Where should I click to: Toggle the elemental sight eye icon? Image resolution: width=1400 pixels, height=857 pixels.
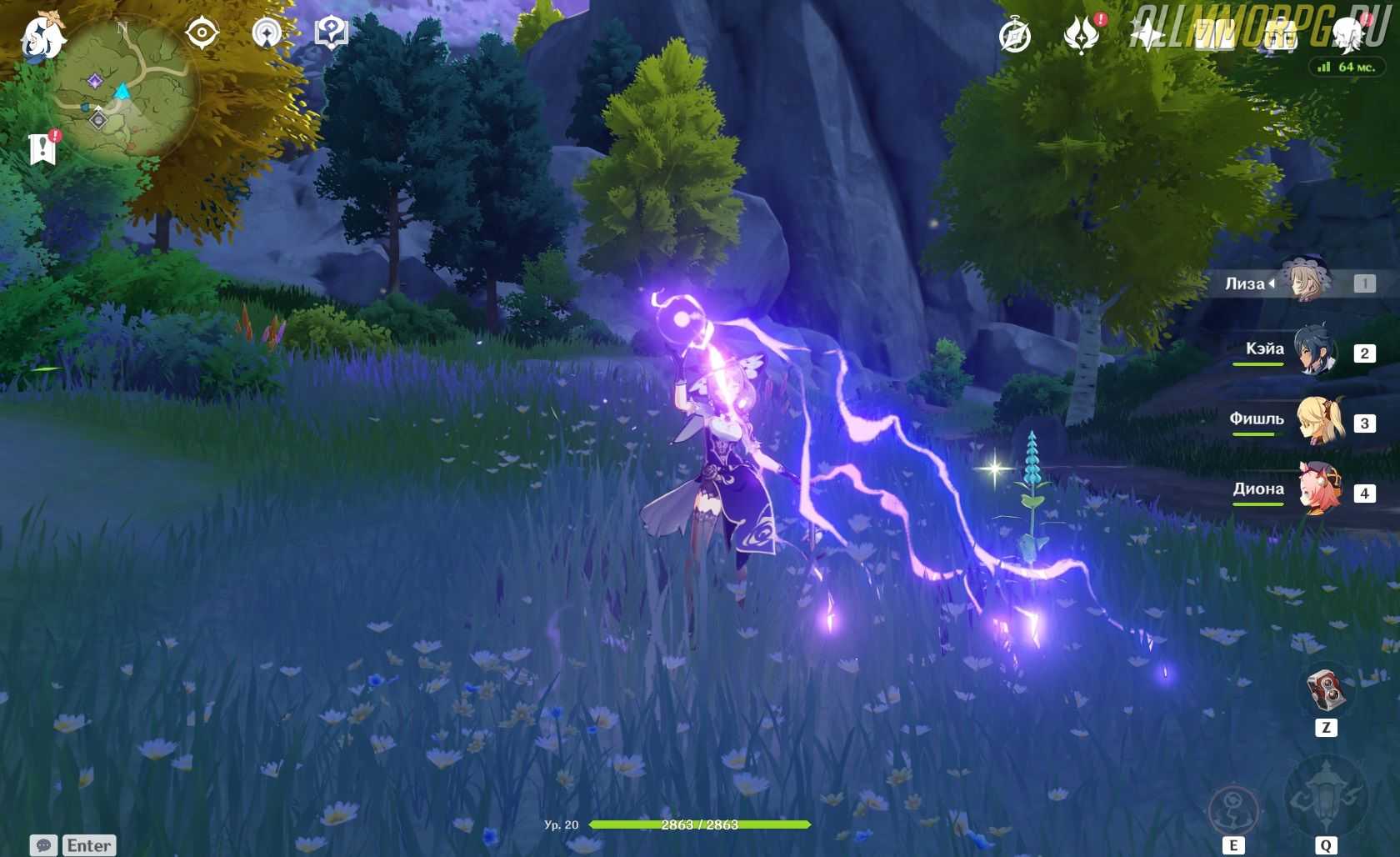tap(202, 33)
